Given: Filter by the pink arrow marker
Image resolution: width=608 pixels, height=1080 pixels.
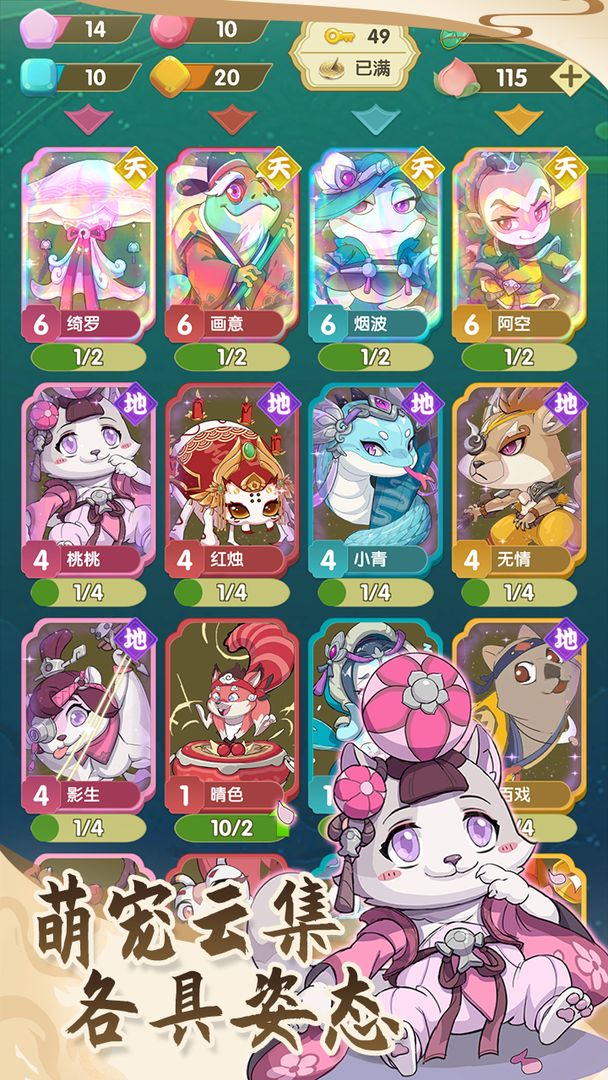Looking at the screenshot, I should (87, 120).
